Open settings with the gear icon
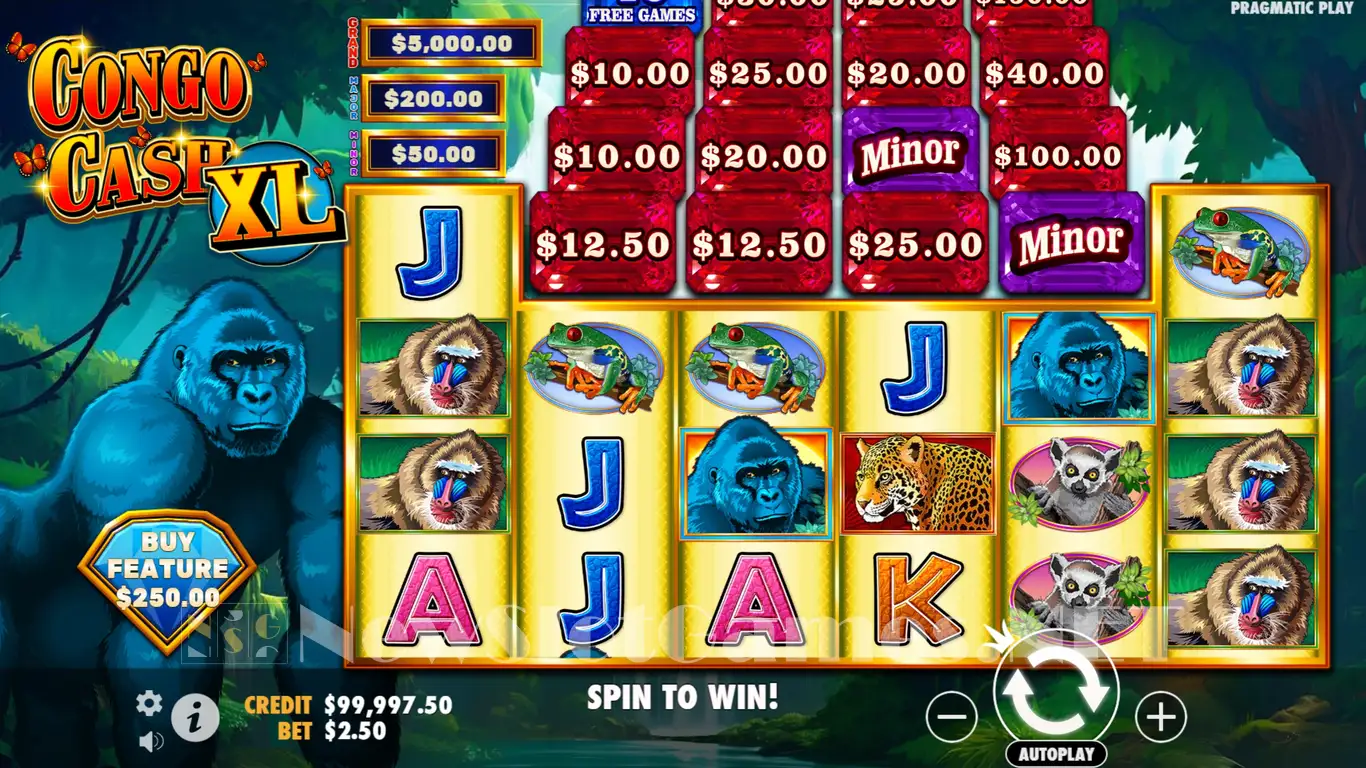The height and width of the screenshot is (768, 1366). tap(149, 703)
